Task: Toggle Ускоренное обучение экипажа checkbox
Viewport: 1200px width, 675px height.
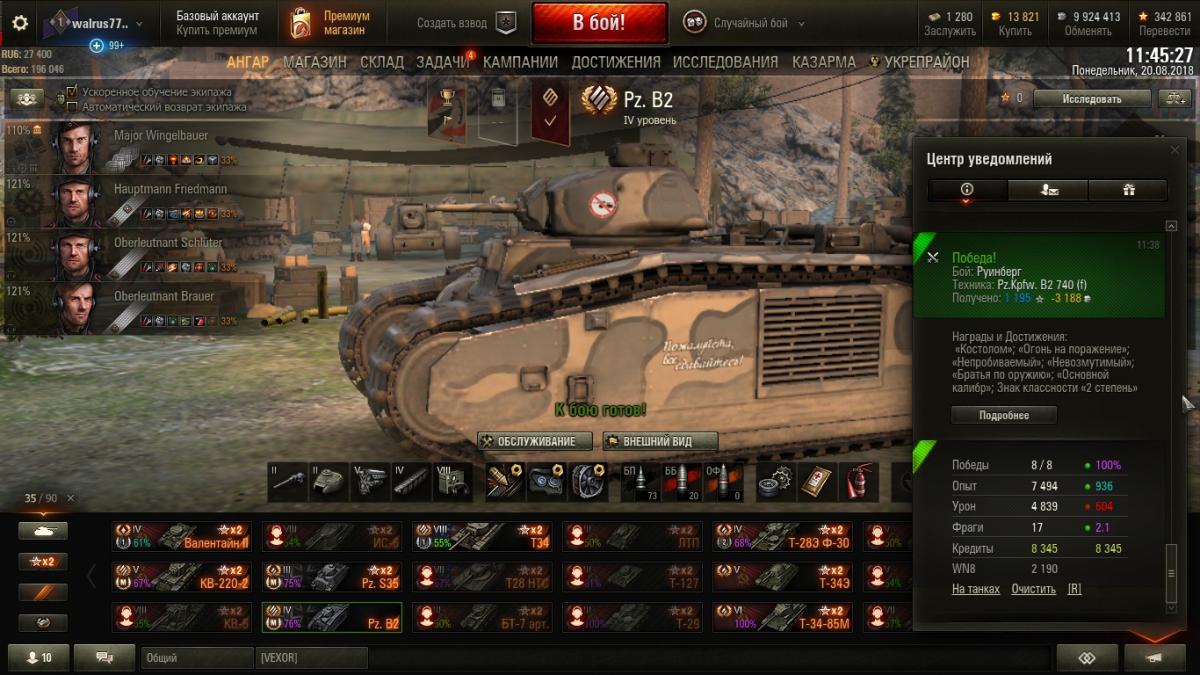Action: 72,92
